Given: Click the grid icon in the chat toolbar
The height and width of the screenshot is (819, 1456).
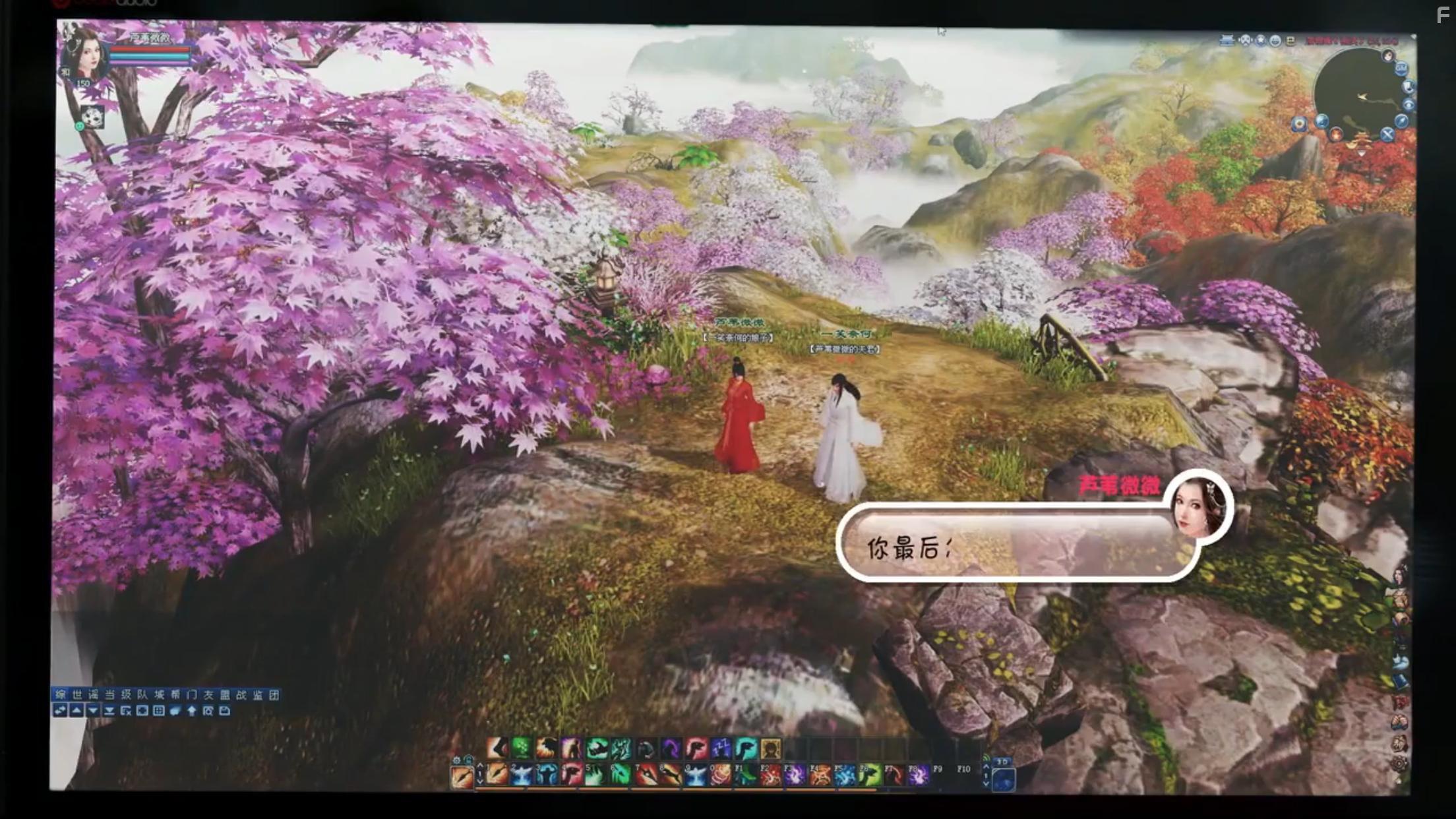Looking at the screenshot, I should 158,710.
